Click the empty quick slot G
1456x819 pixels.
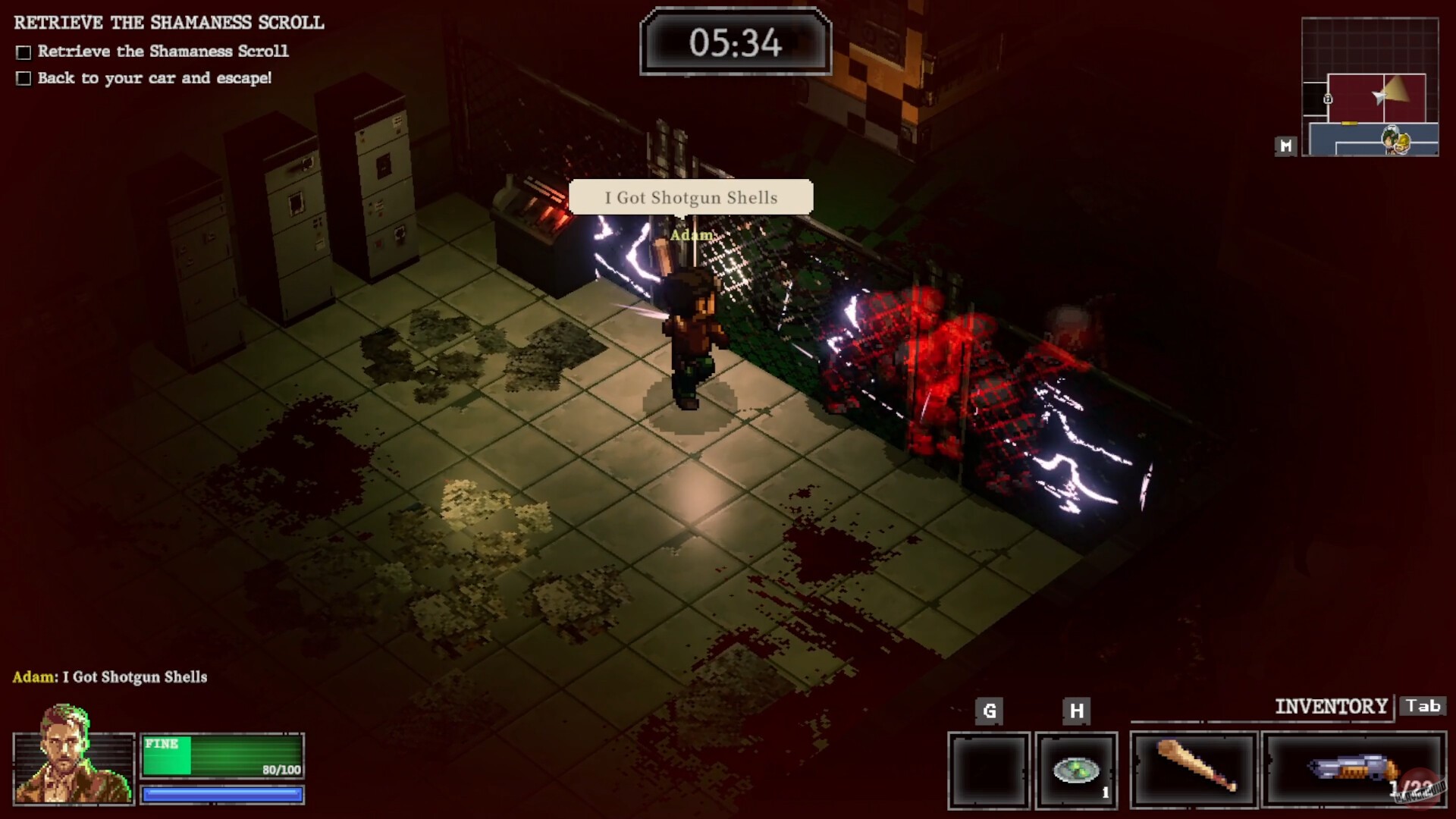pos(990,769)
